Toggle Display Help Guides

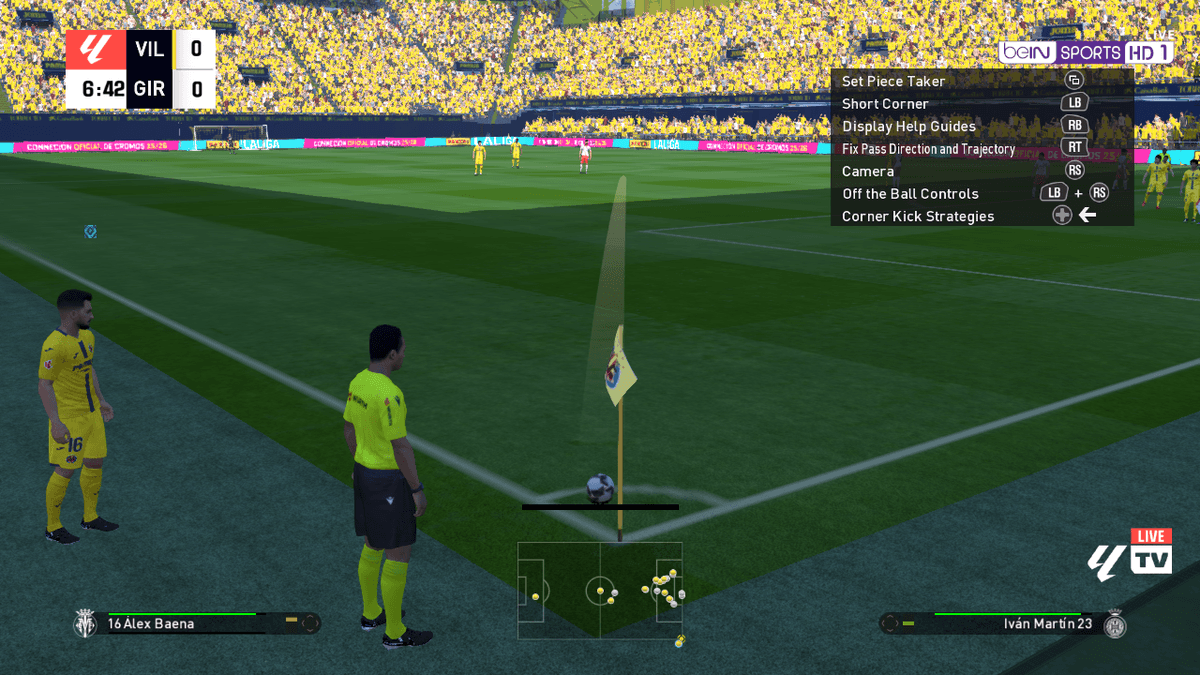pos(908,126)
